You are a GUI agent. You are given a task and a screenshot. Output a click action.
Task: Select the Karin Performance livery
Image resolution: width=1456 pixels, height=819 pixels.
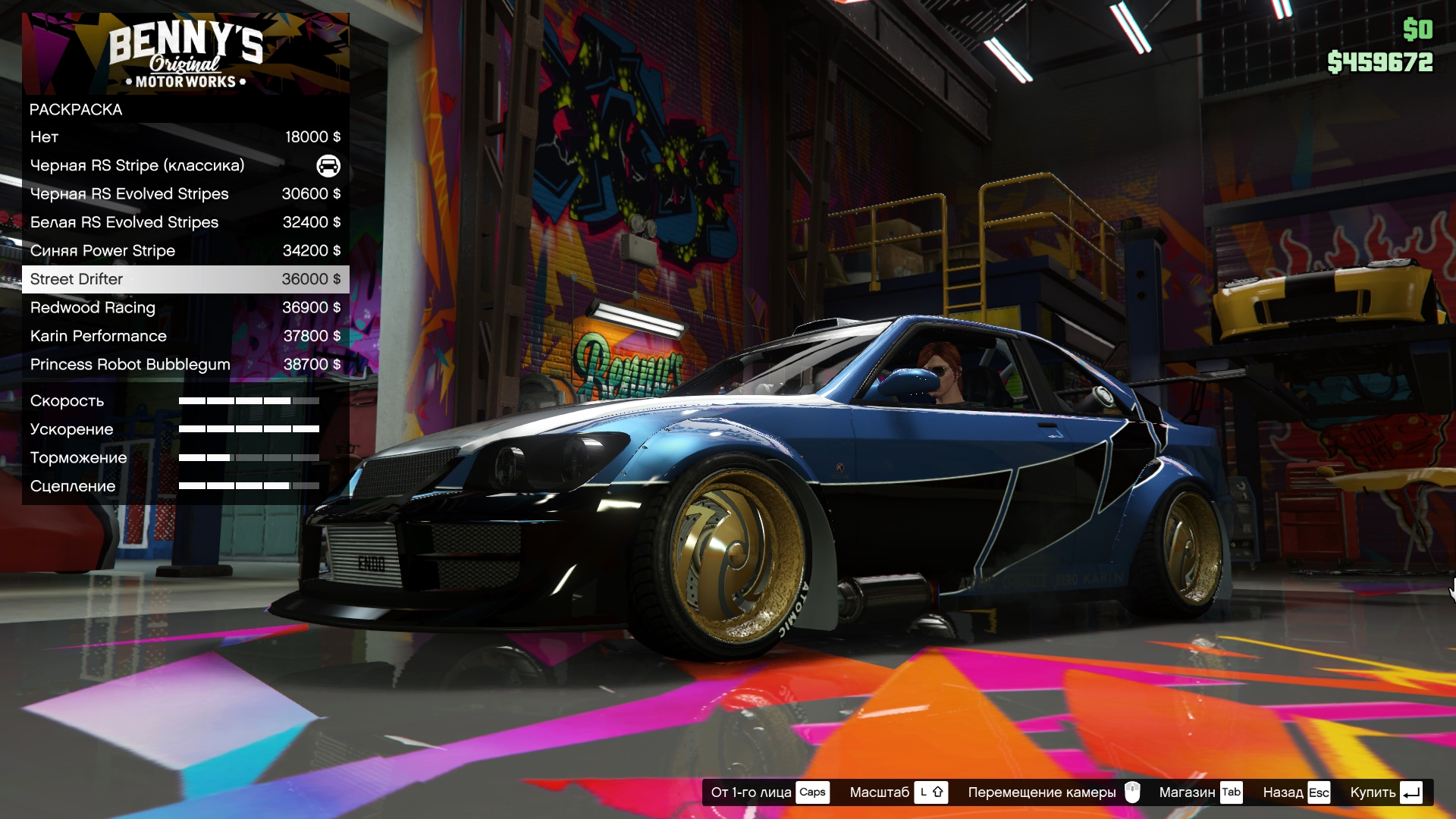tap(185, 336)
